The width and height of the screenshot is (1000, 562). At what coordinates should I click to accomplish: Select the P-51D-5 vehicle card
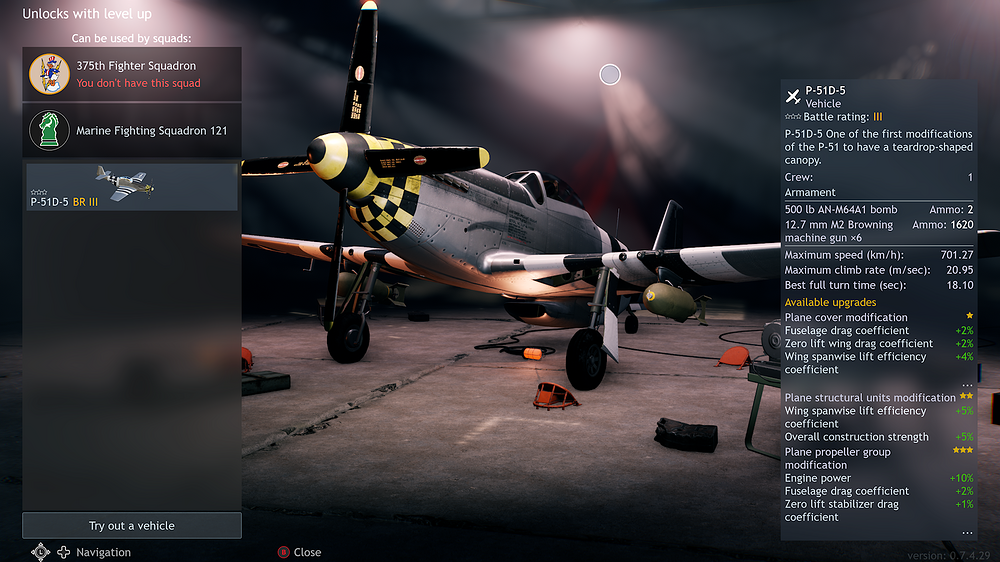(x=132, y=188)
